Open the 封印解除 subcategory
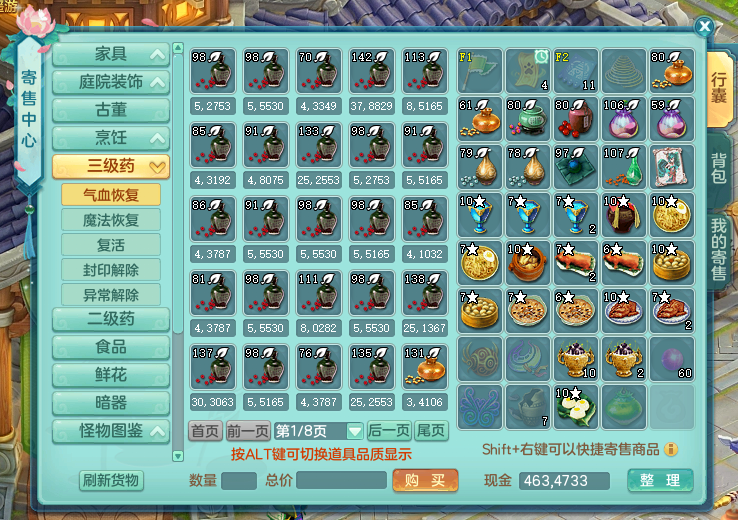The width and height of the screenshot is (738, 520). point(110,270)
